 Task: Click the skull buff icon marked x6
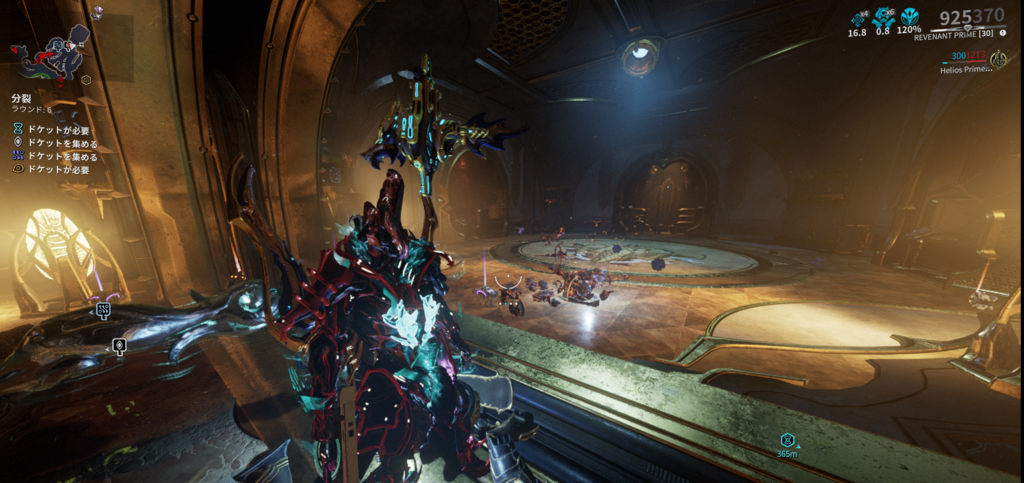coord(883,18)
